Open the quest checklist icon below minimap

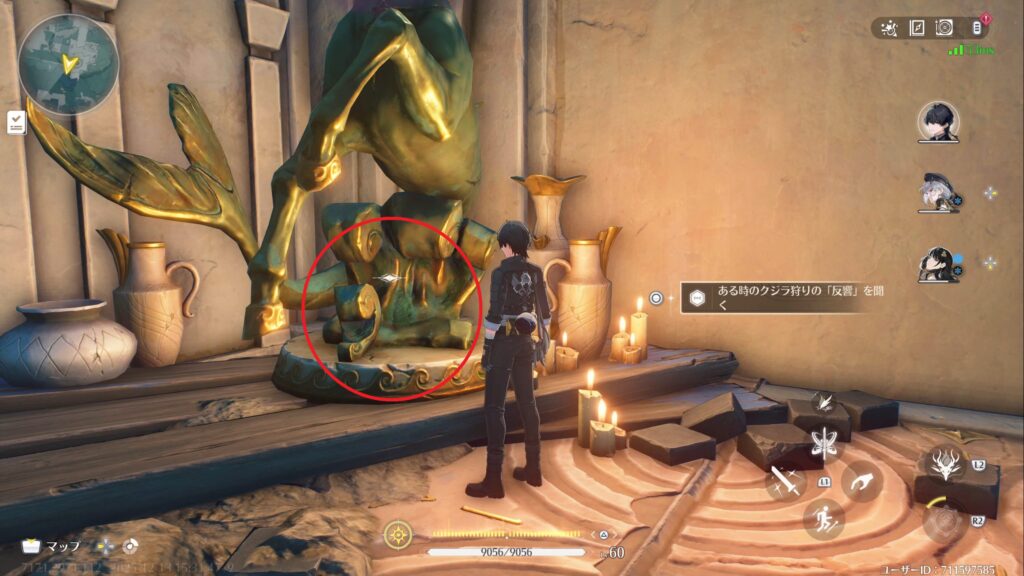pyautogui.click(x=16, y=123)
